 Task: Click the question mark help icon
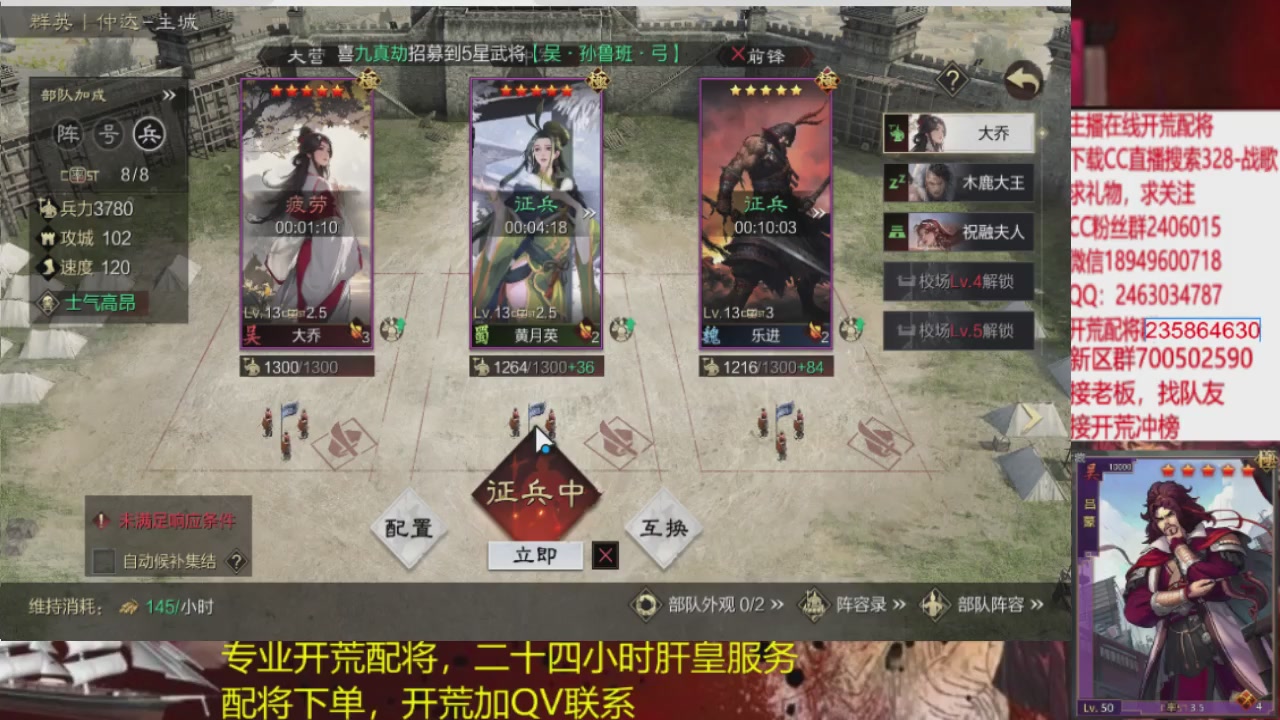(x=953, y=80)
